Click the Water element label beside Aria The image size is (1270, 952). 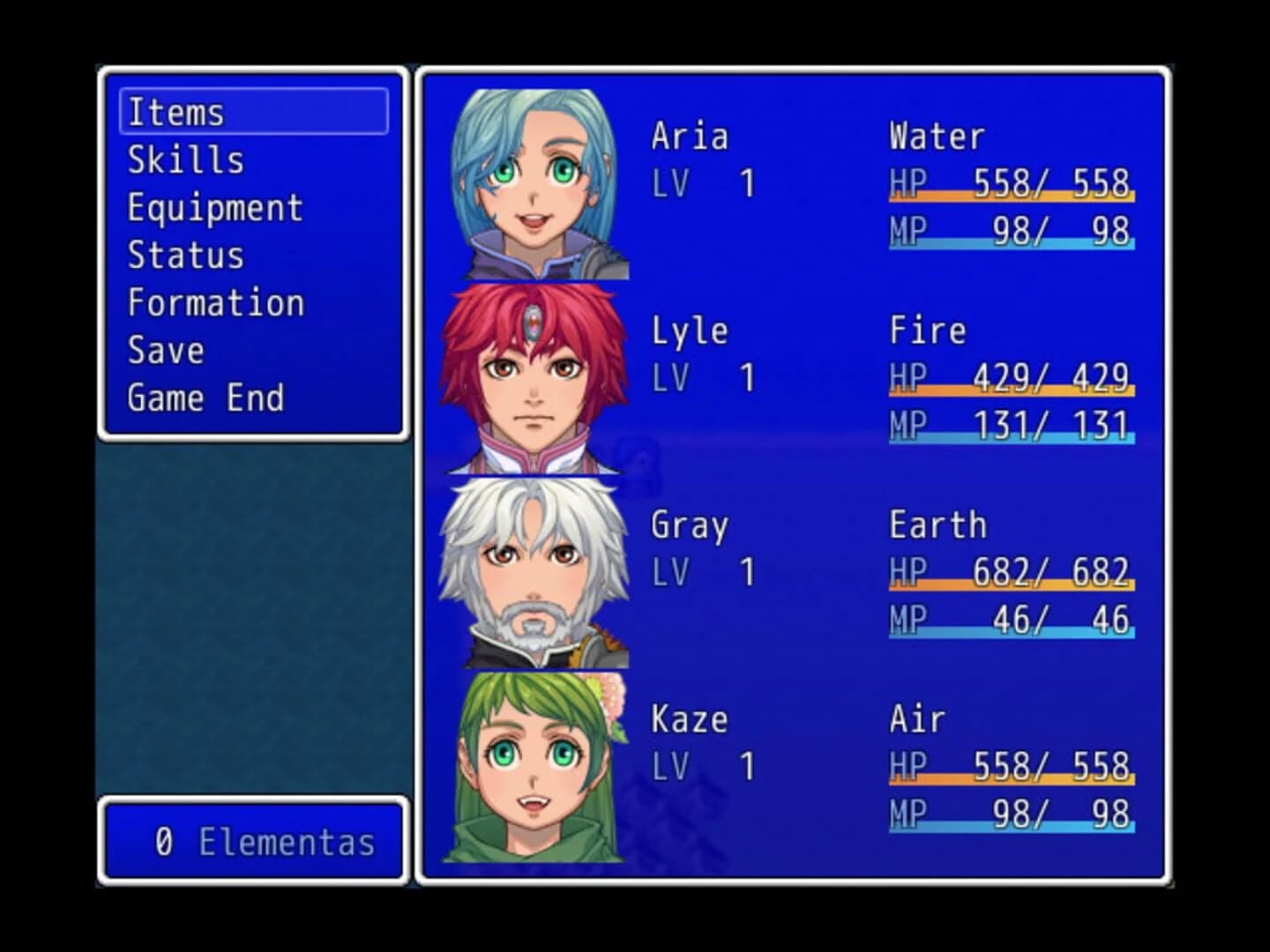(935, 137)
